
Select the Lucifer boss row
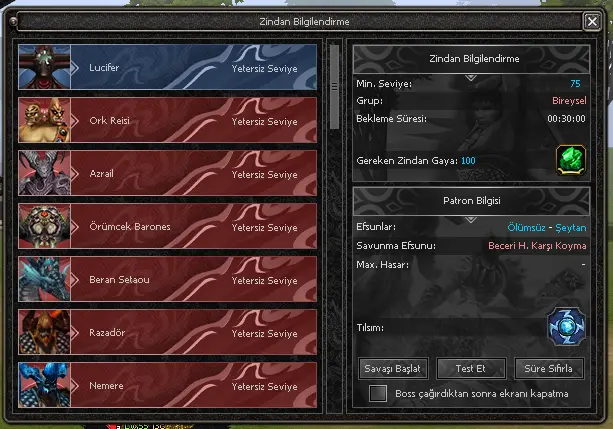click(180, 68)
